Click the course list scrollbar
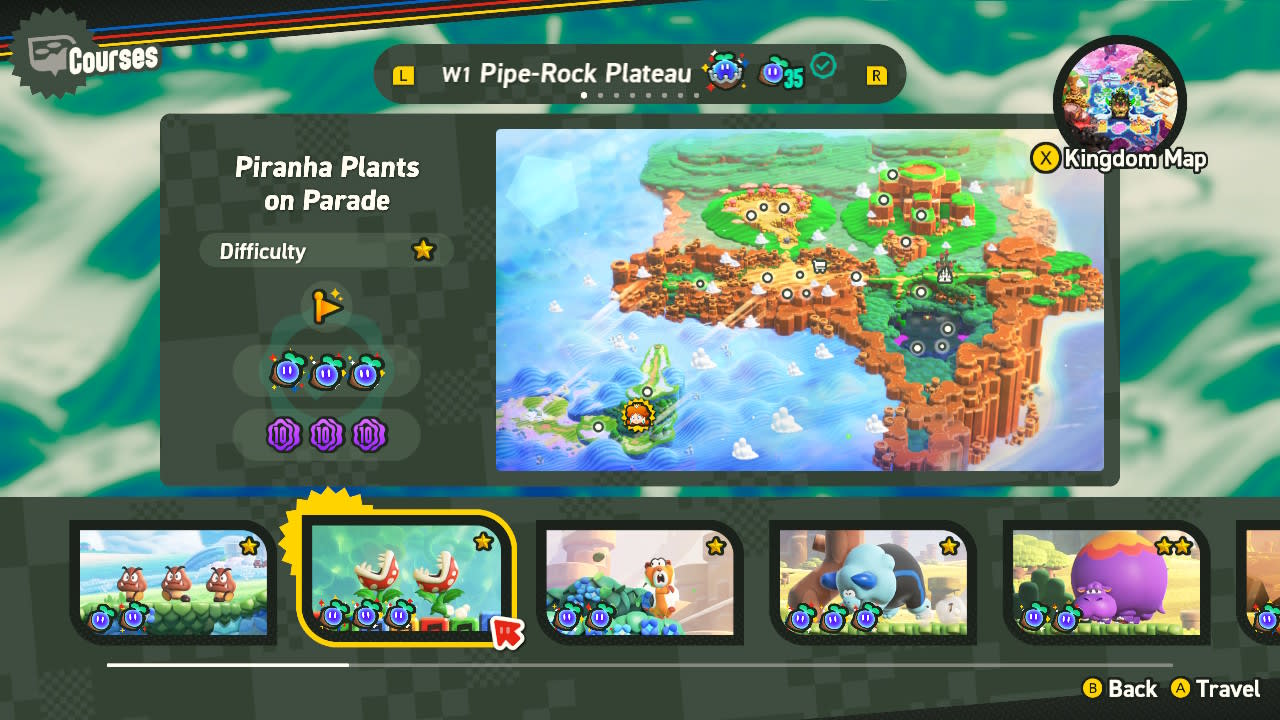This screenshot has height=720, width=1280. (640, 665)
